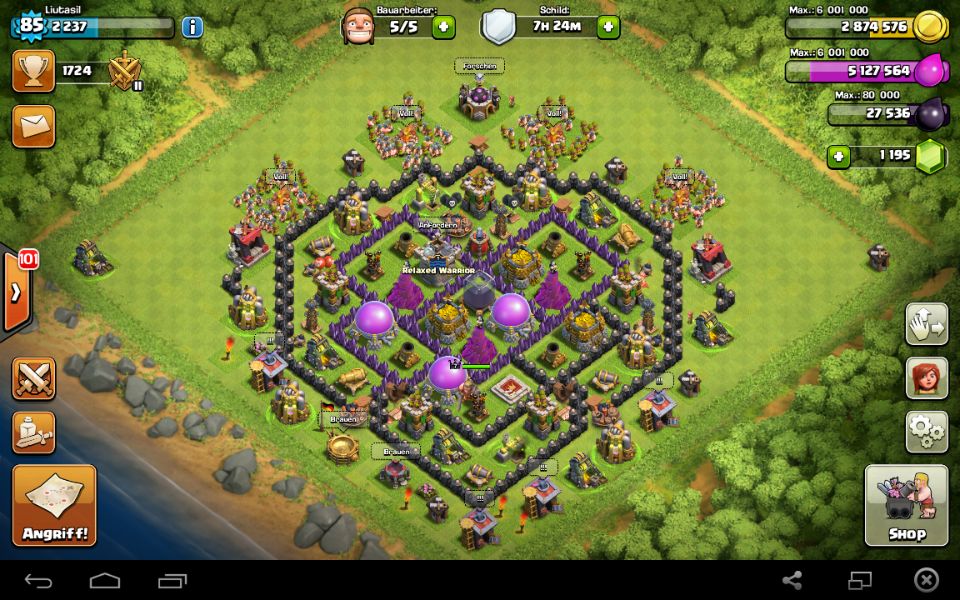This screenshot has width=960, height=600.
Task: Extend the shield using its green plus
Action: [x=608, y=27]
